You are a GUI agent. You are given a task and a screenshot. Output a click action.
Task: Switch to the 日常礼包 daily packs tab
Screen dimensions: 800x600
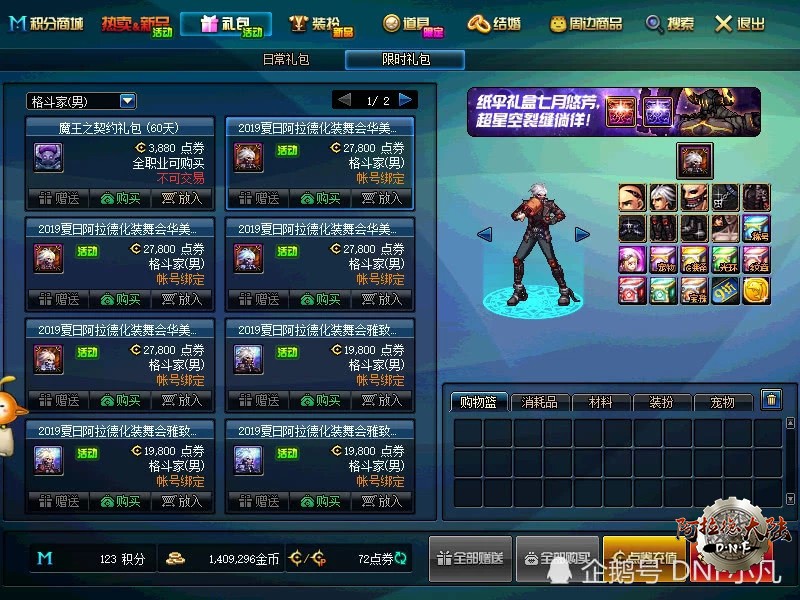tap(286, 60)
